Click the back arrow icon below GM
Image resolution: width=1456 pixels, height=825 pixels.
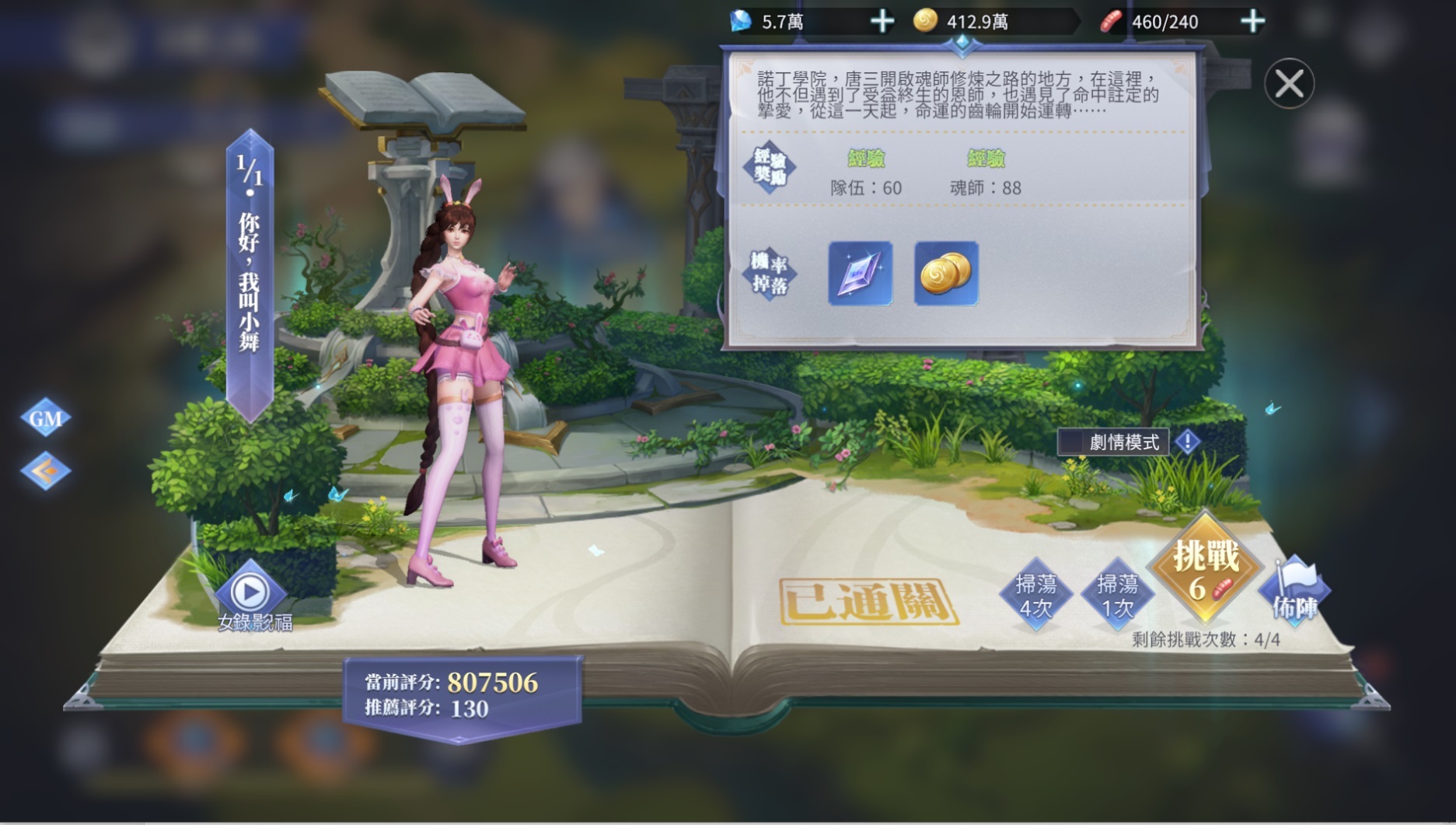click(x=45, y=469)
